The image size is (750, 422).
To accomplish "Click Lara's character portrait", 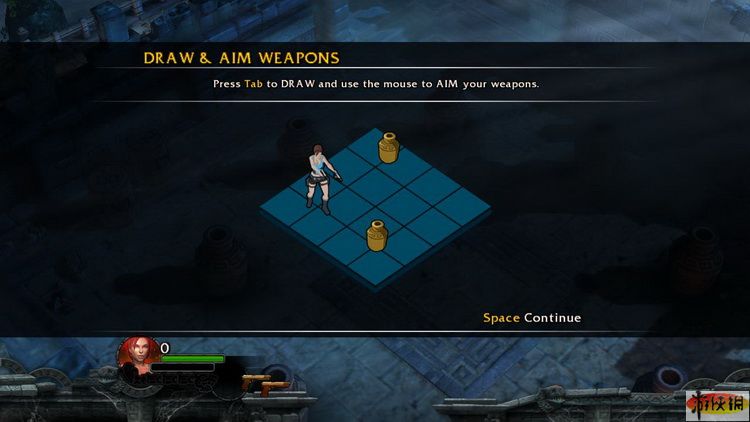I will point(138,356).
